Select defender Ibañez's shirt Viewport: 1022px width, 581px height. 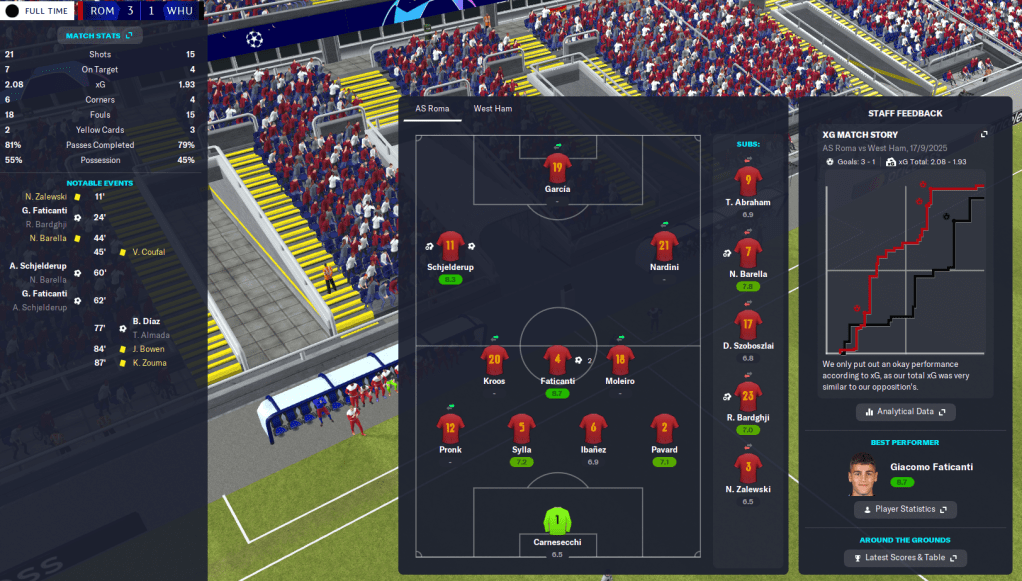point(593,428)
